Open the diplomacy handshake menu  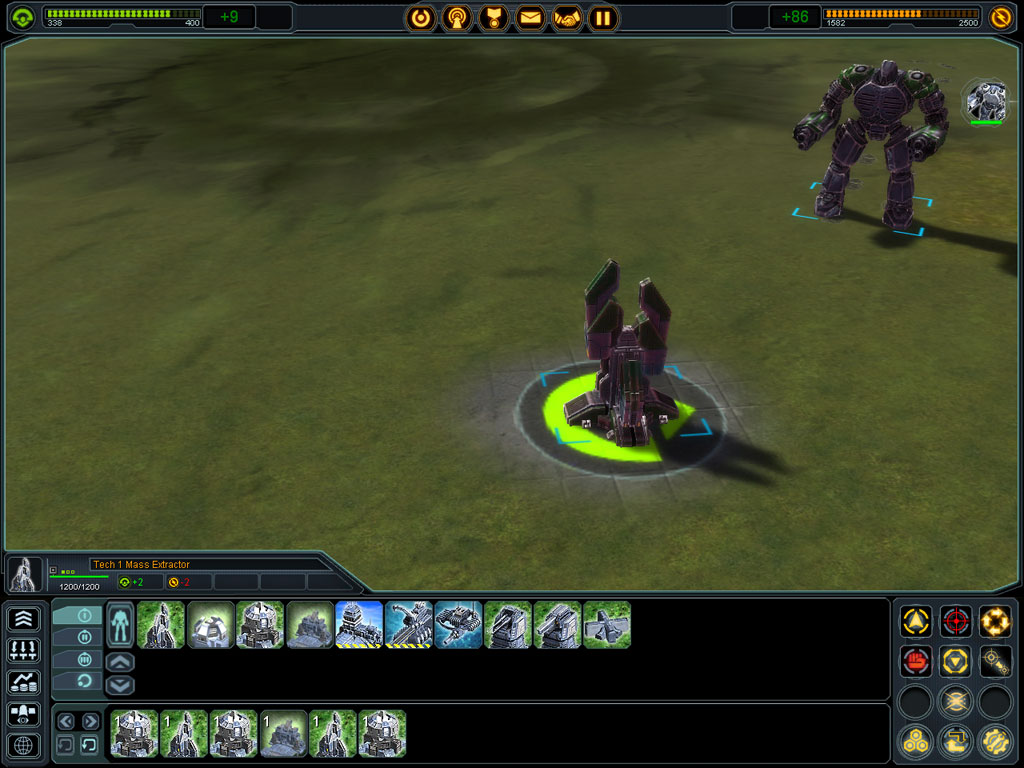(x=567, y=17)
